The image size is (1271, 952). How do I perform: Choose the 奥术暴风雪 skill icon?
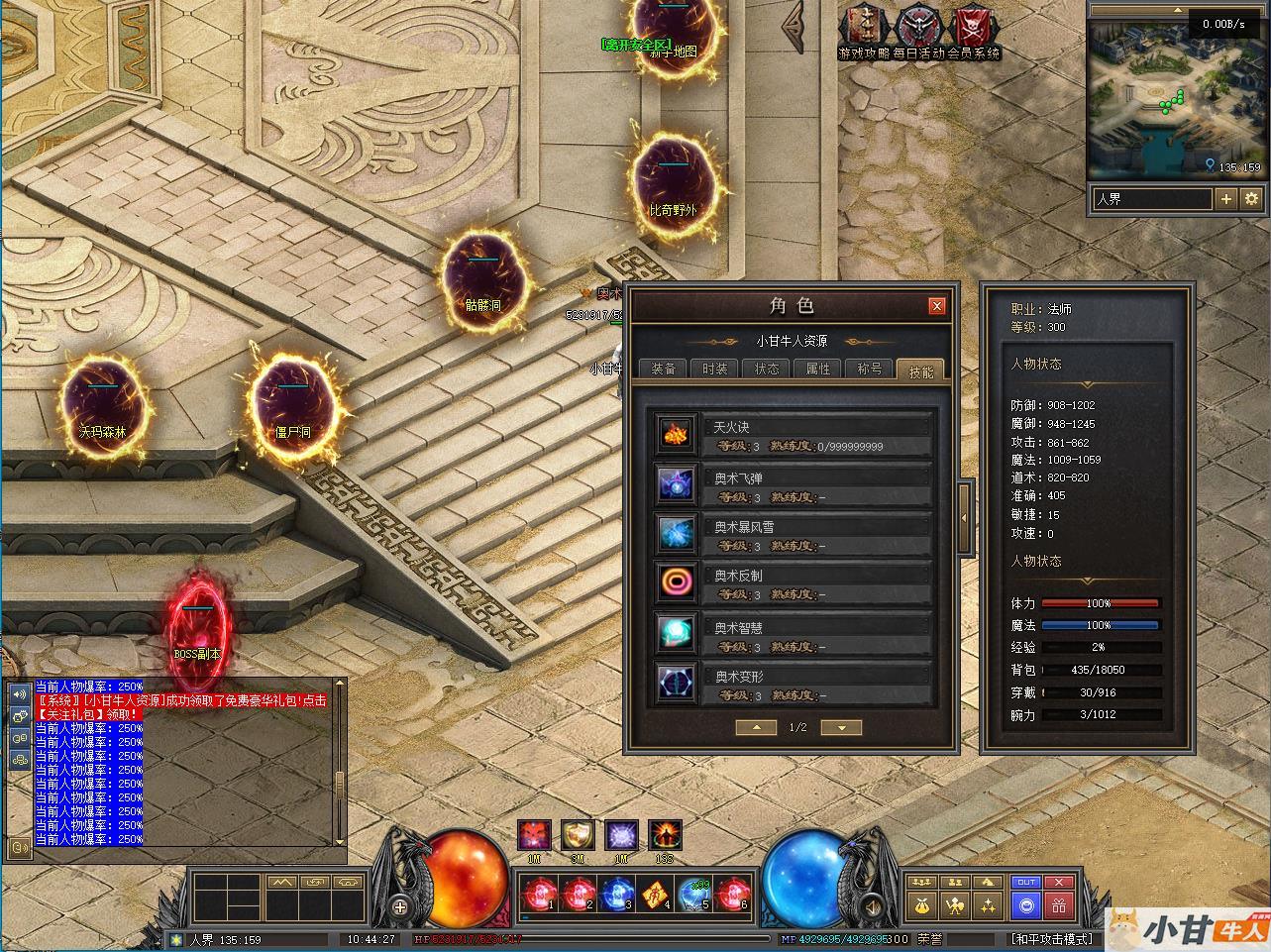tap(678, 533)
